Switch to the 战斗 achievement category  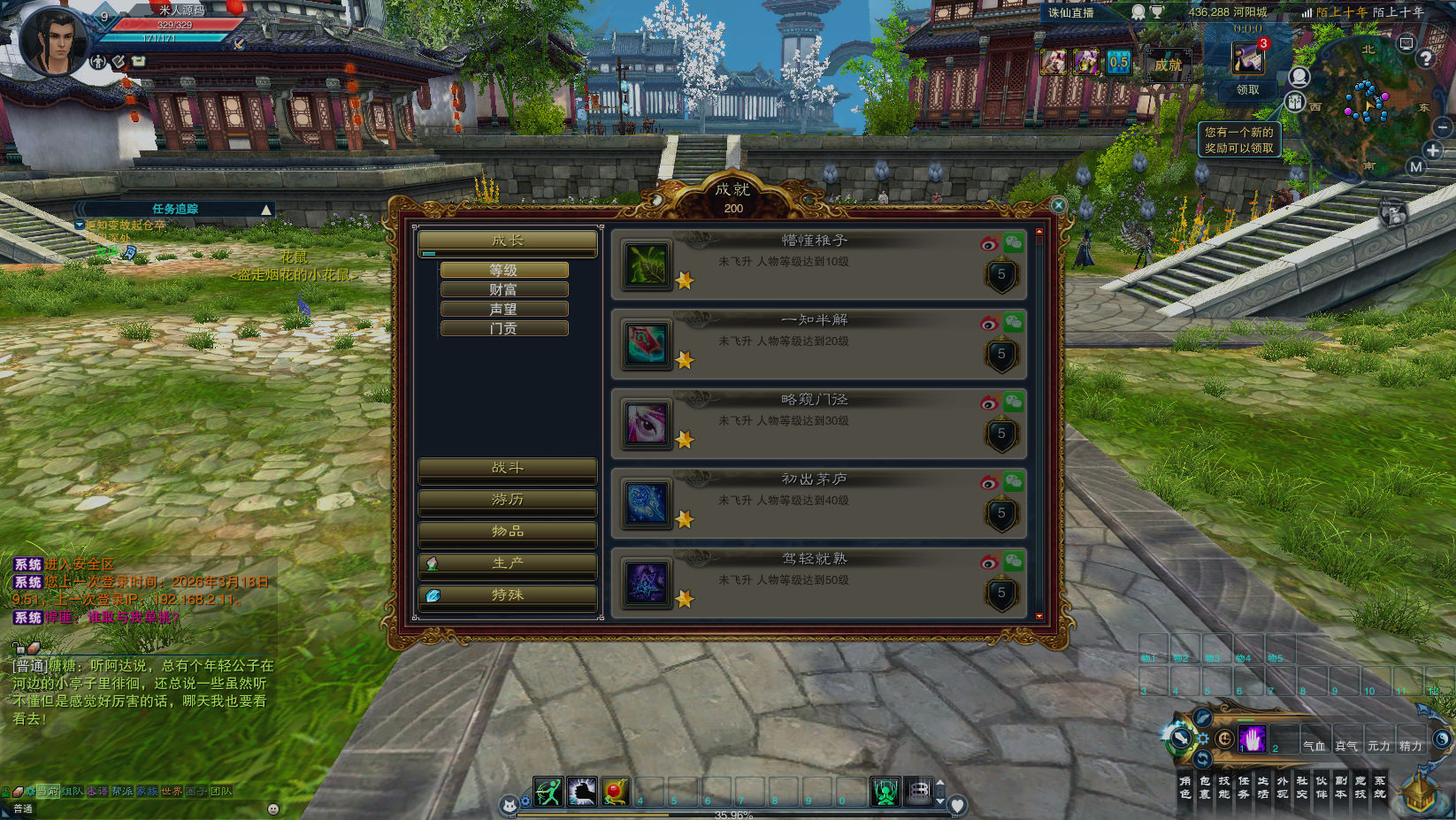[507, 468]
